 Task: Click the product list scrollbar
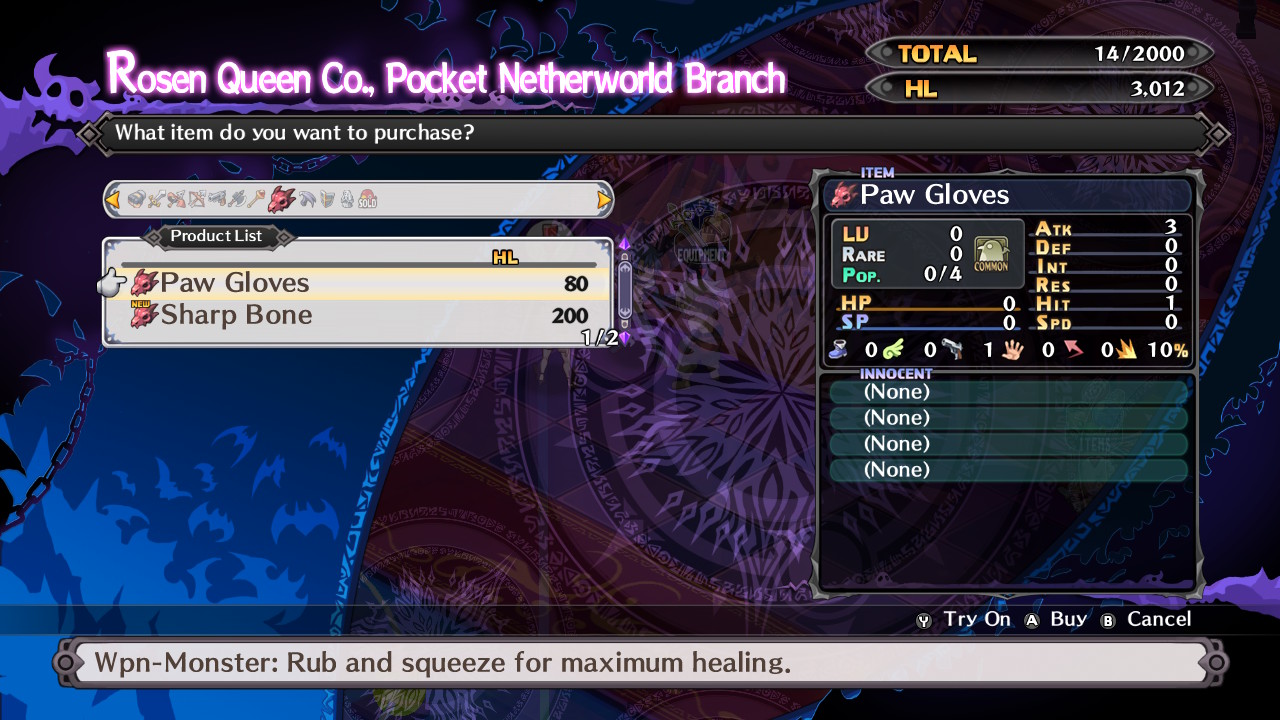point(625,290)
